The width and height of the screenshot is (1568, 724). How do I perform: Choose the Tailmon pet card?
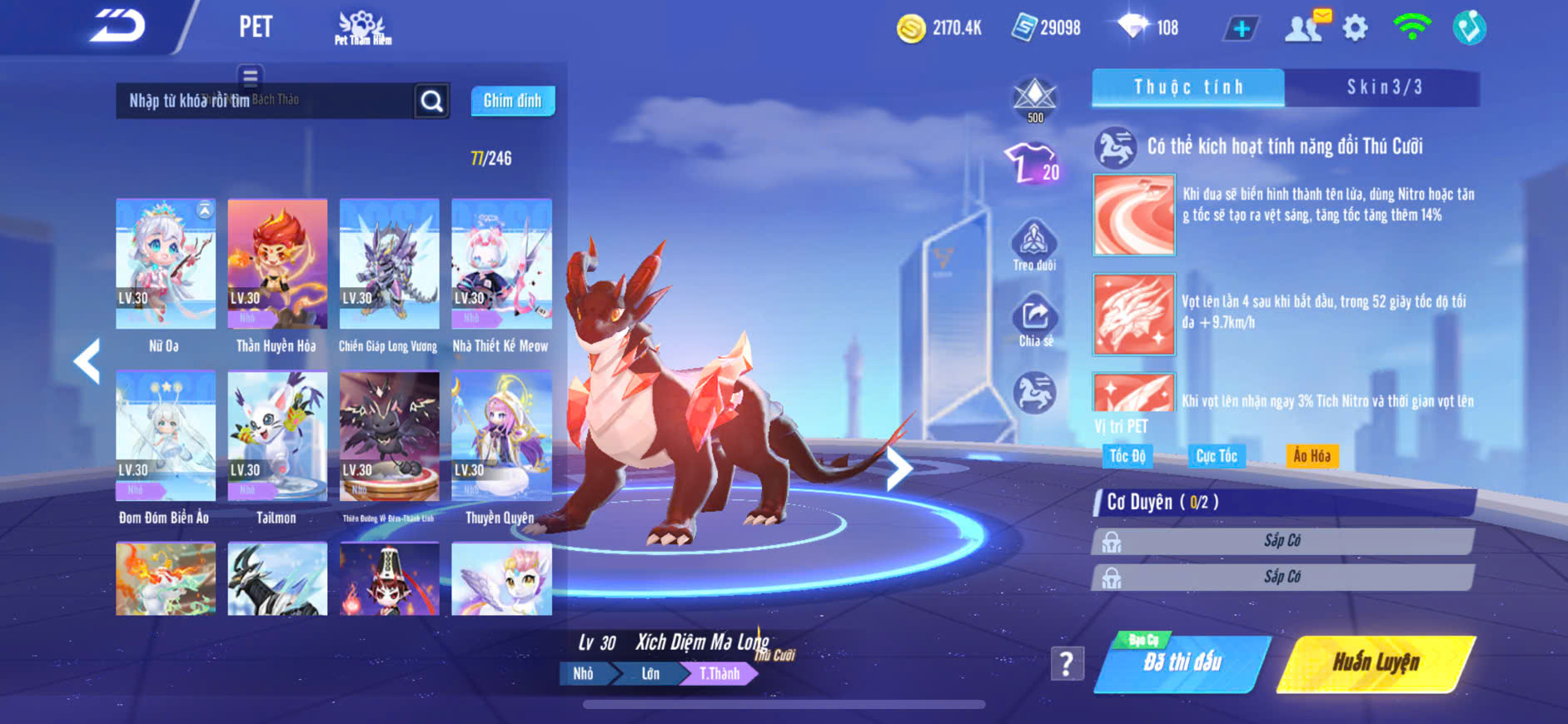tap(277, 437)
